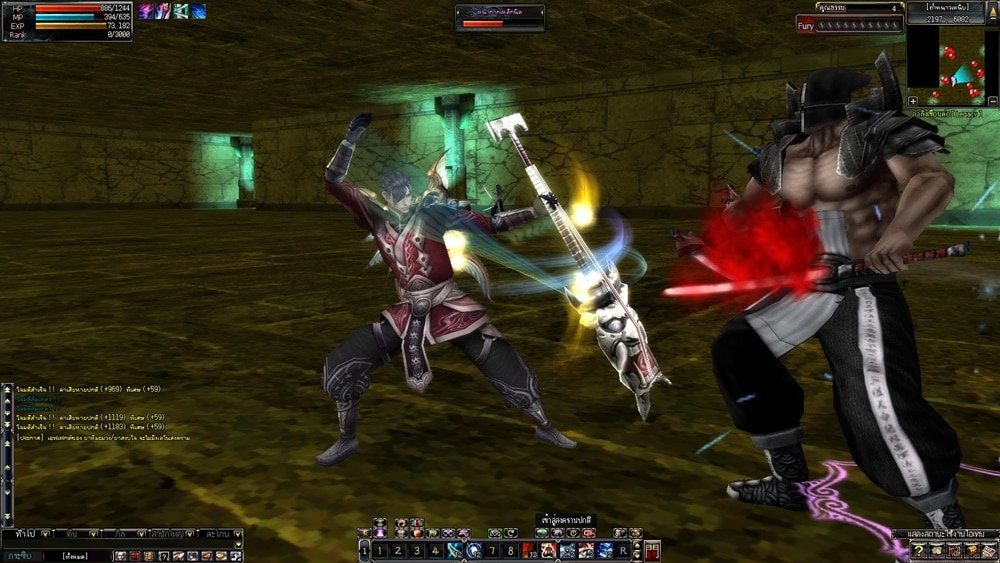This screenshot has width=1000, height=563.
Task: Zoom out the minimap with the minus button
Action: (x=992, y=101)
